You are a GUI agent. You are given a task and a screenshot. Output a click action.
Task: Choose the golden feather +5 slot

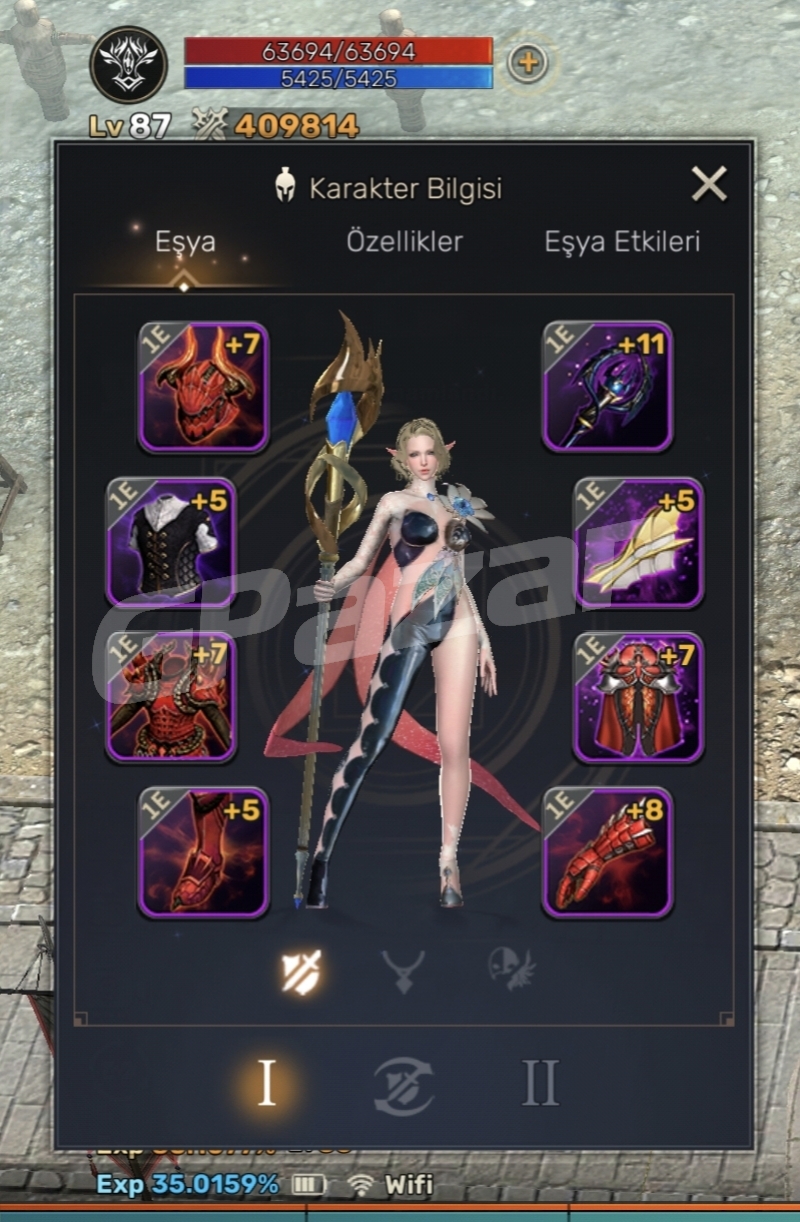638,543
